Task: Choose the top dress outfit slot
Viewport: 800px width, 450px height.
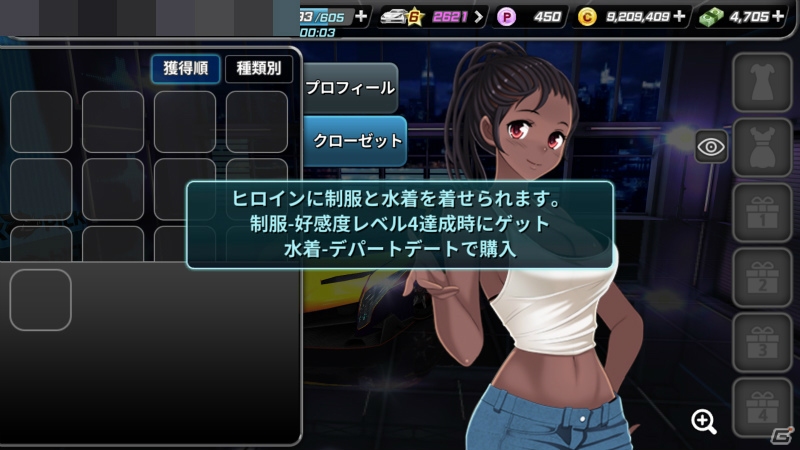Action: coord(762,82)
